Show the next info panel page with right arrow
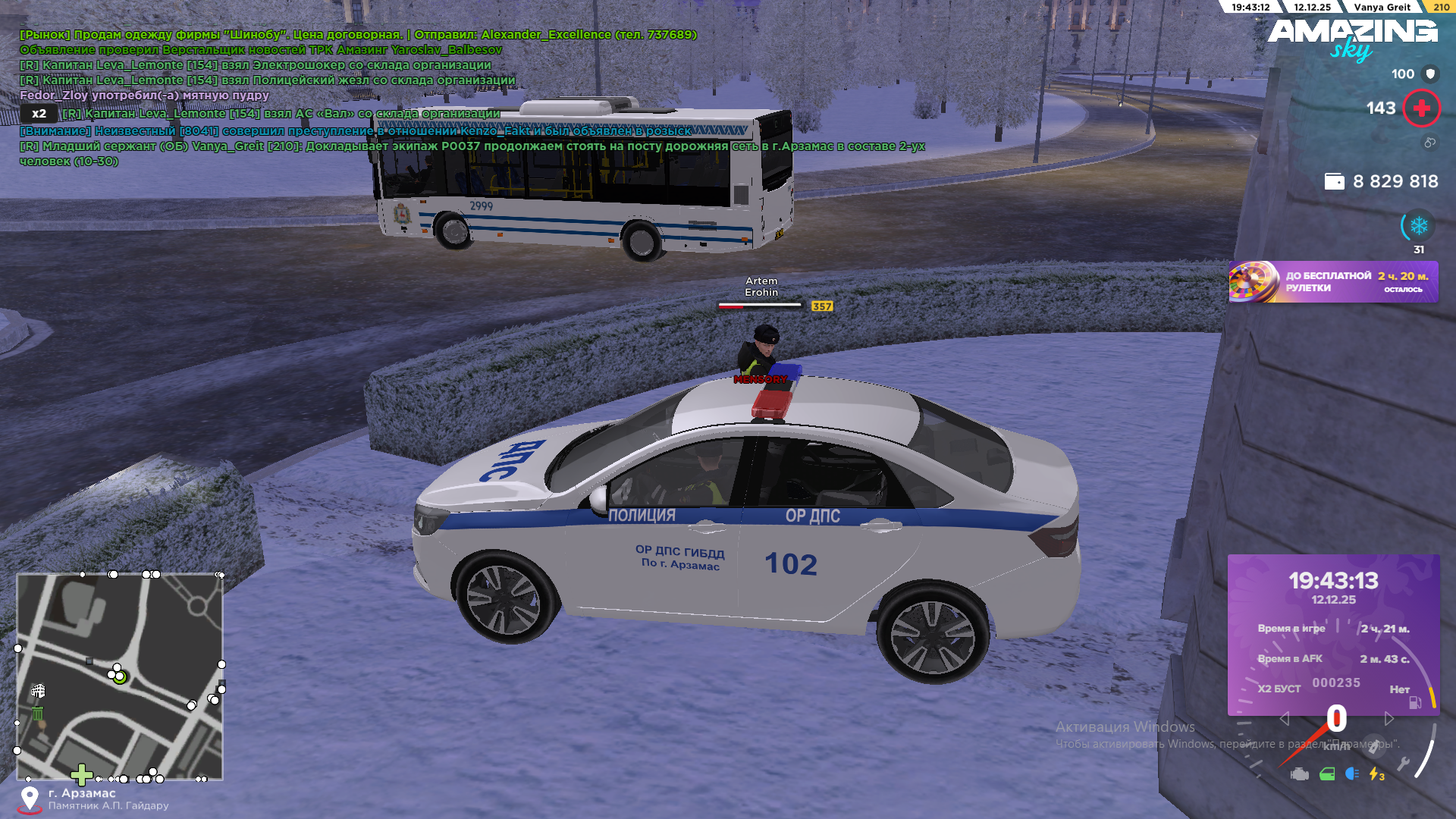The image size is (1456, 819). click(x=1389, y=718)
